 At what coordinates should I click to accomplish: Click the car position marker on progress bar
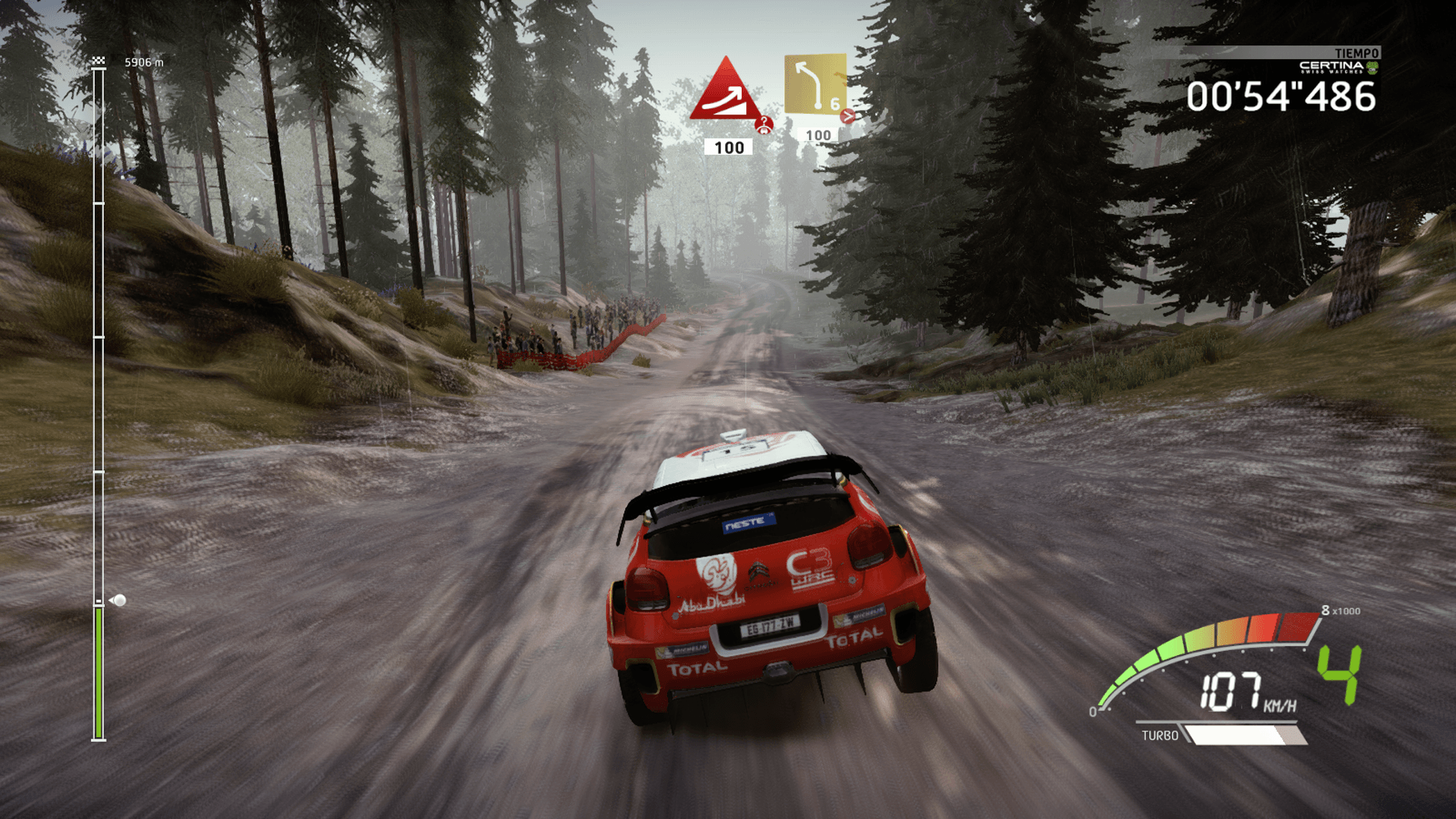[118, 601]
